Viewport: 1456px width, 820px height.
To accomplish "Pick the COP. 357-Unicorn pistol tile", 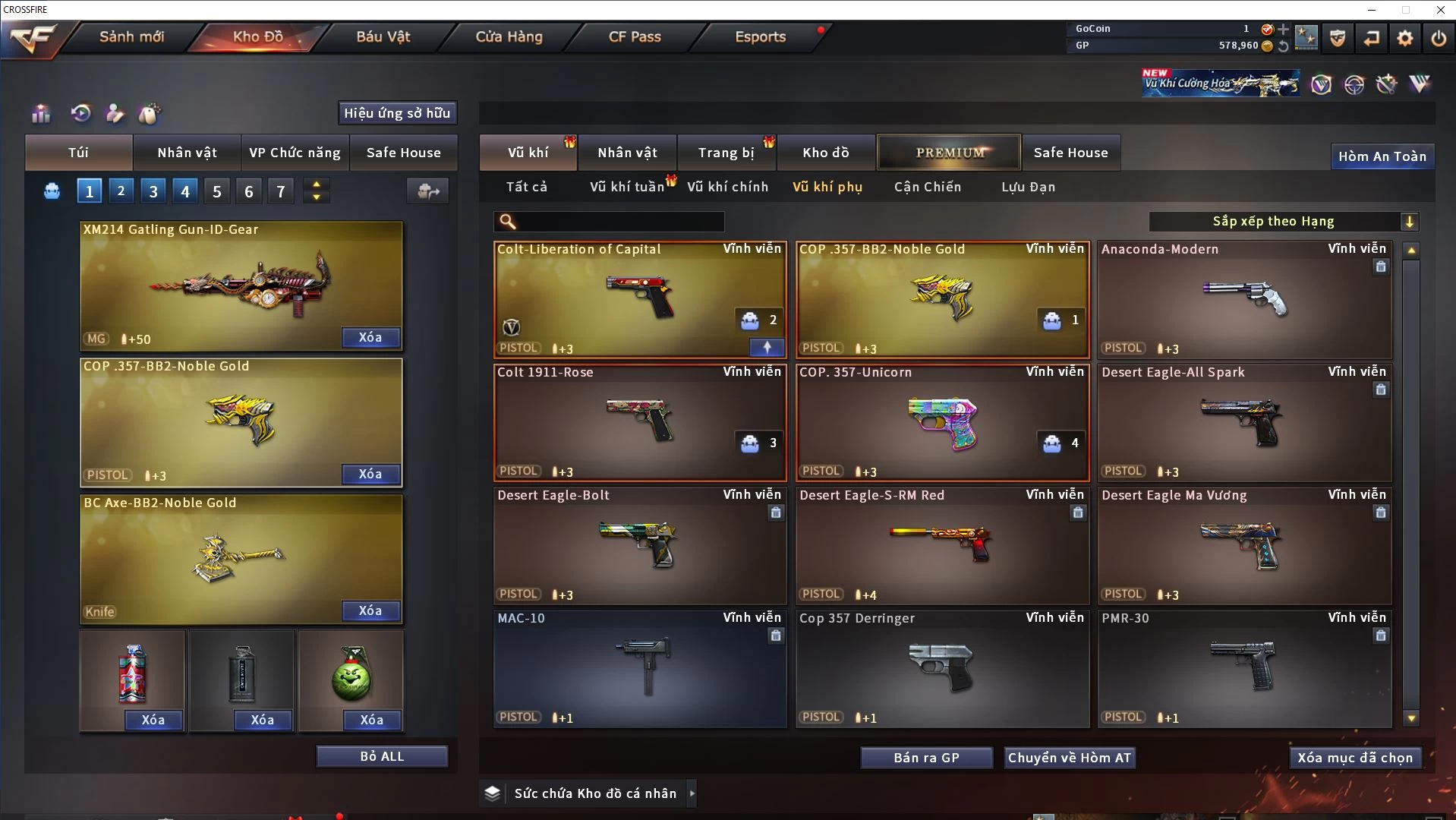I will point(941,422).
